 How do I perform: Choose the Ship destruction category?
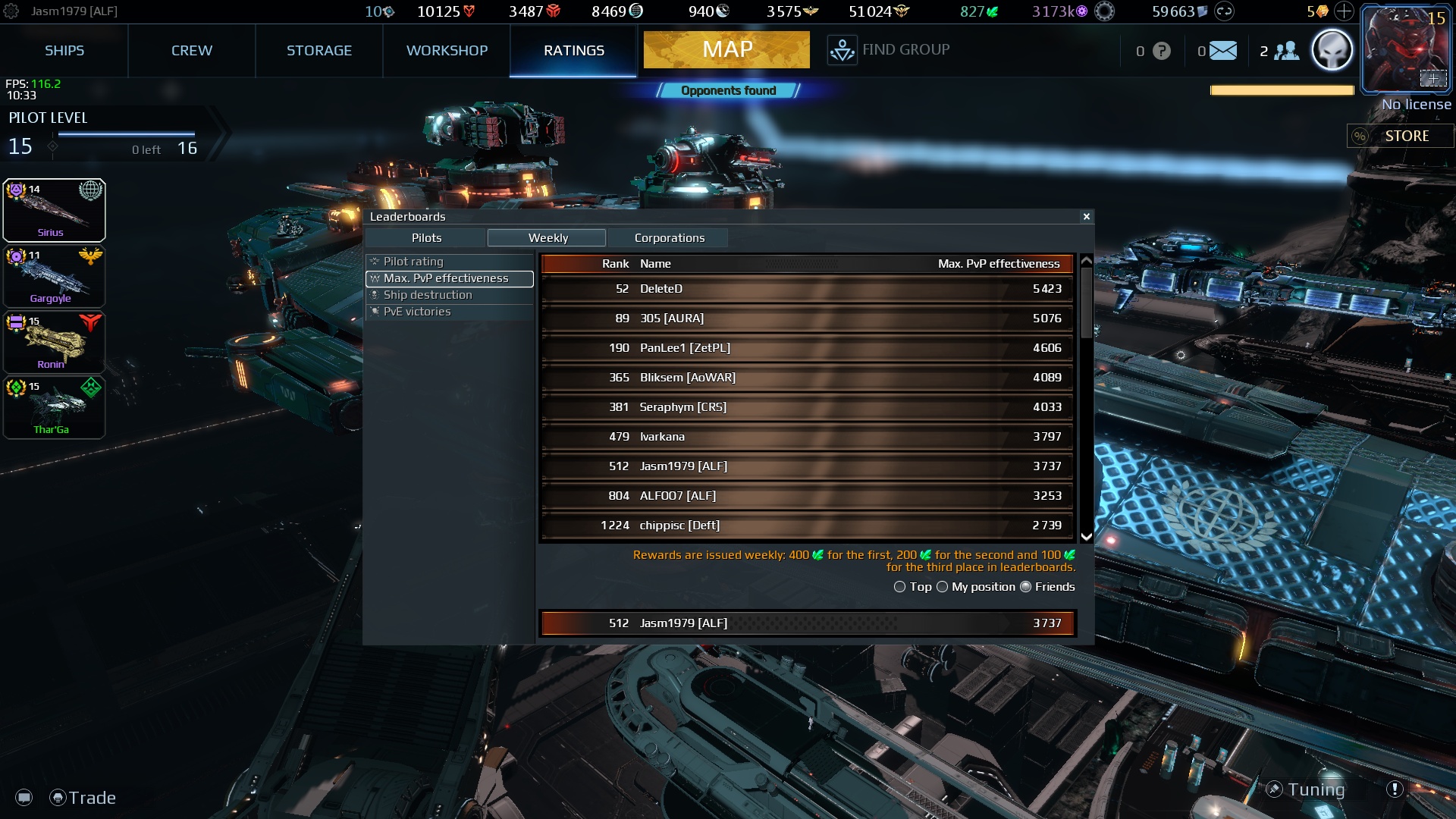click(x=428, y=295)
